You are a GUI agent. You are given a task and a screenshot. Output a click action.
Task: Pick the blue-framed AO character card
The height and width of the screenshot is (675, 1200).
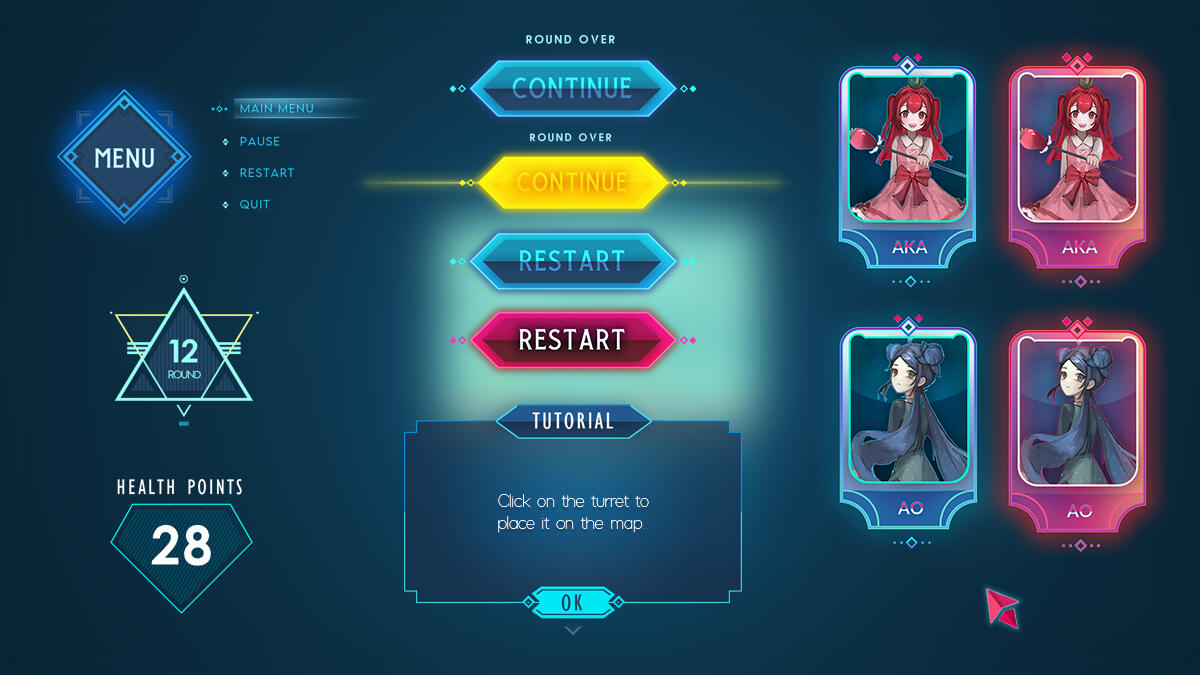click(x=908, y=425)
